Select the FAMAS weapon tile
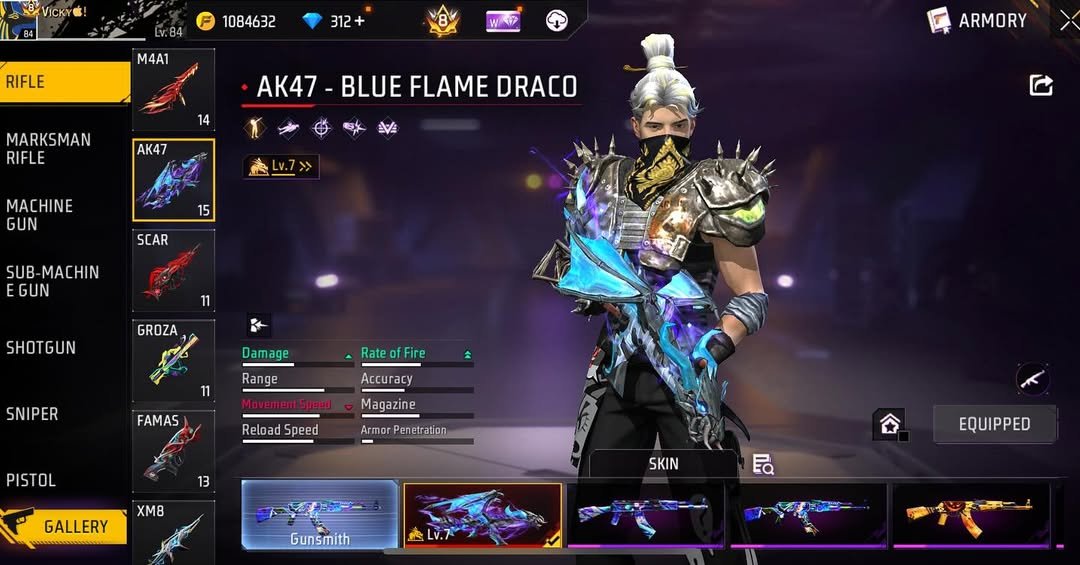The image size is (1080, 565). [x=173, y=451]
